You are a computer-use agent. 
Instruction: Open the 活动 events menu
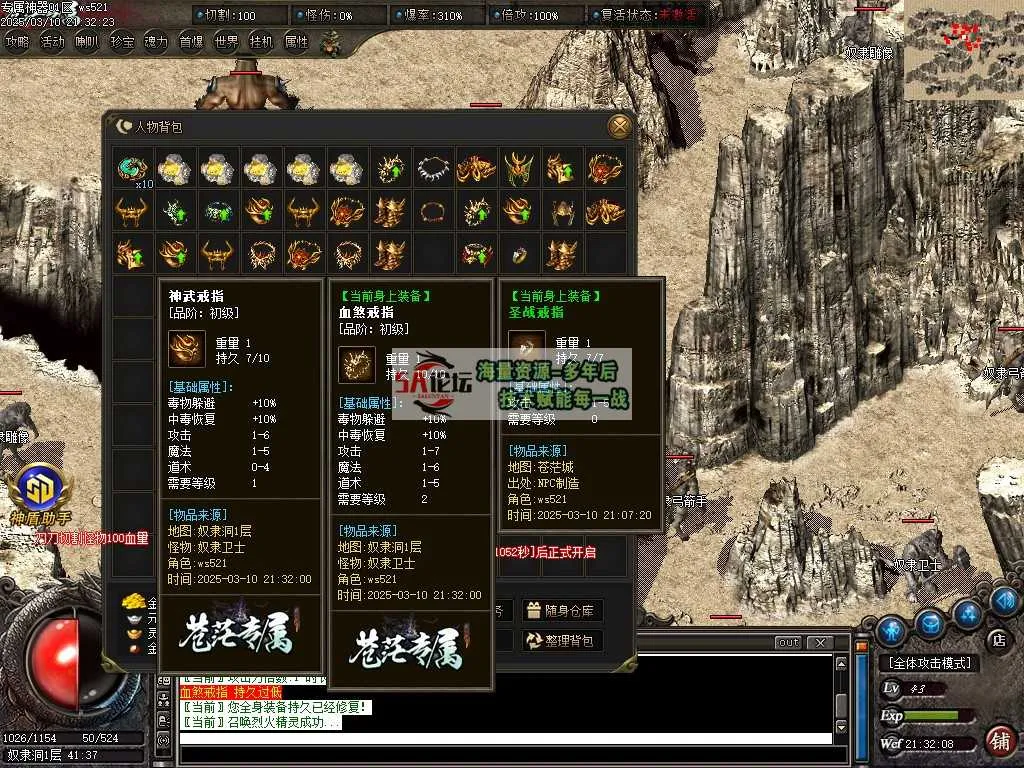52,42
